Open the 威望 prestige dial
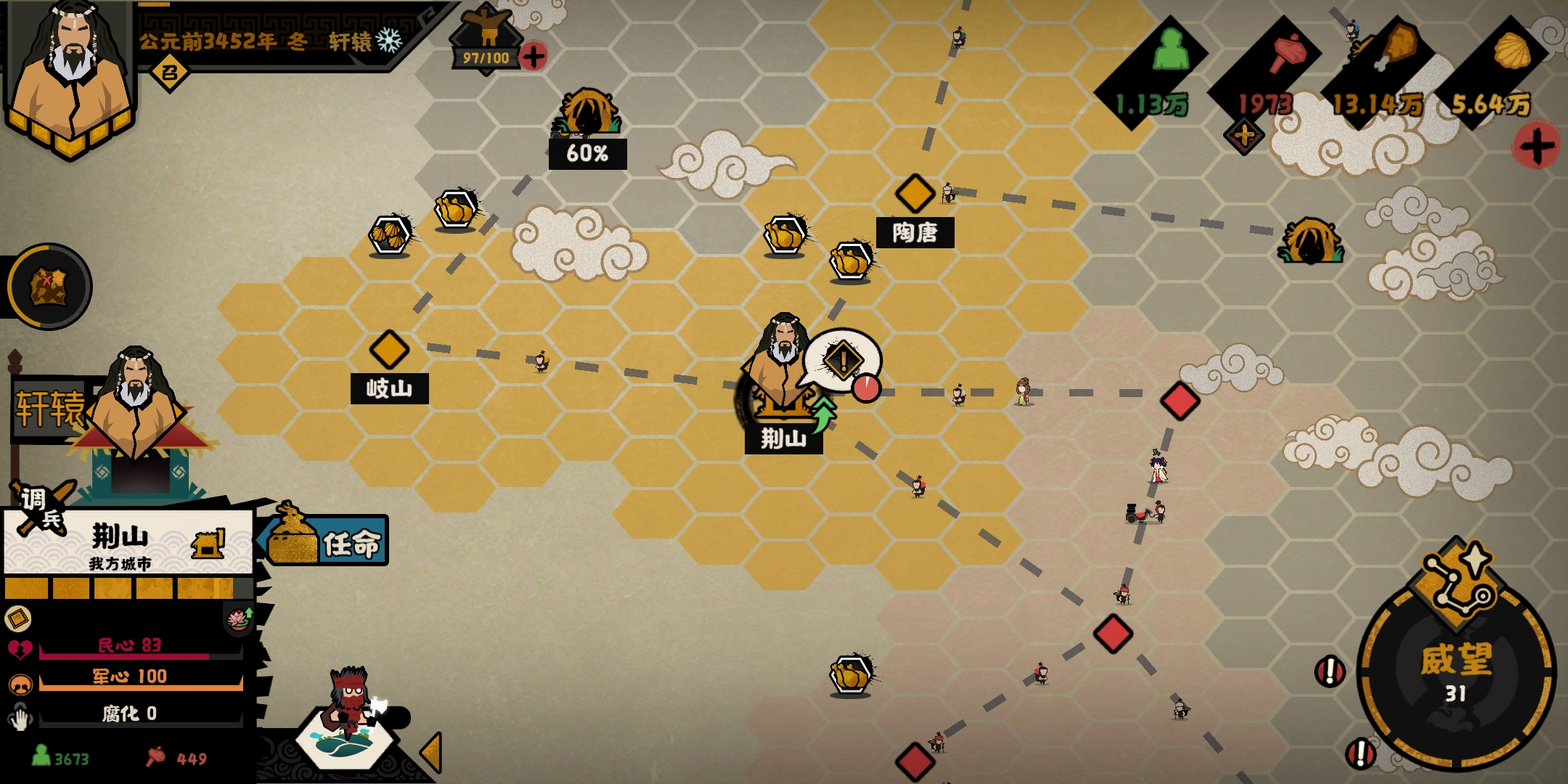 coord(1455,671)
